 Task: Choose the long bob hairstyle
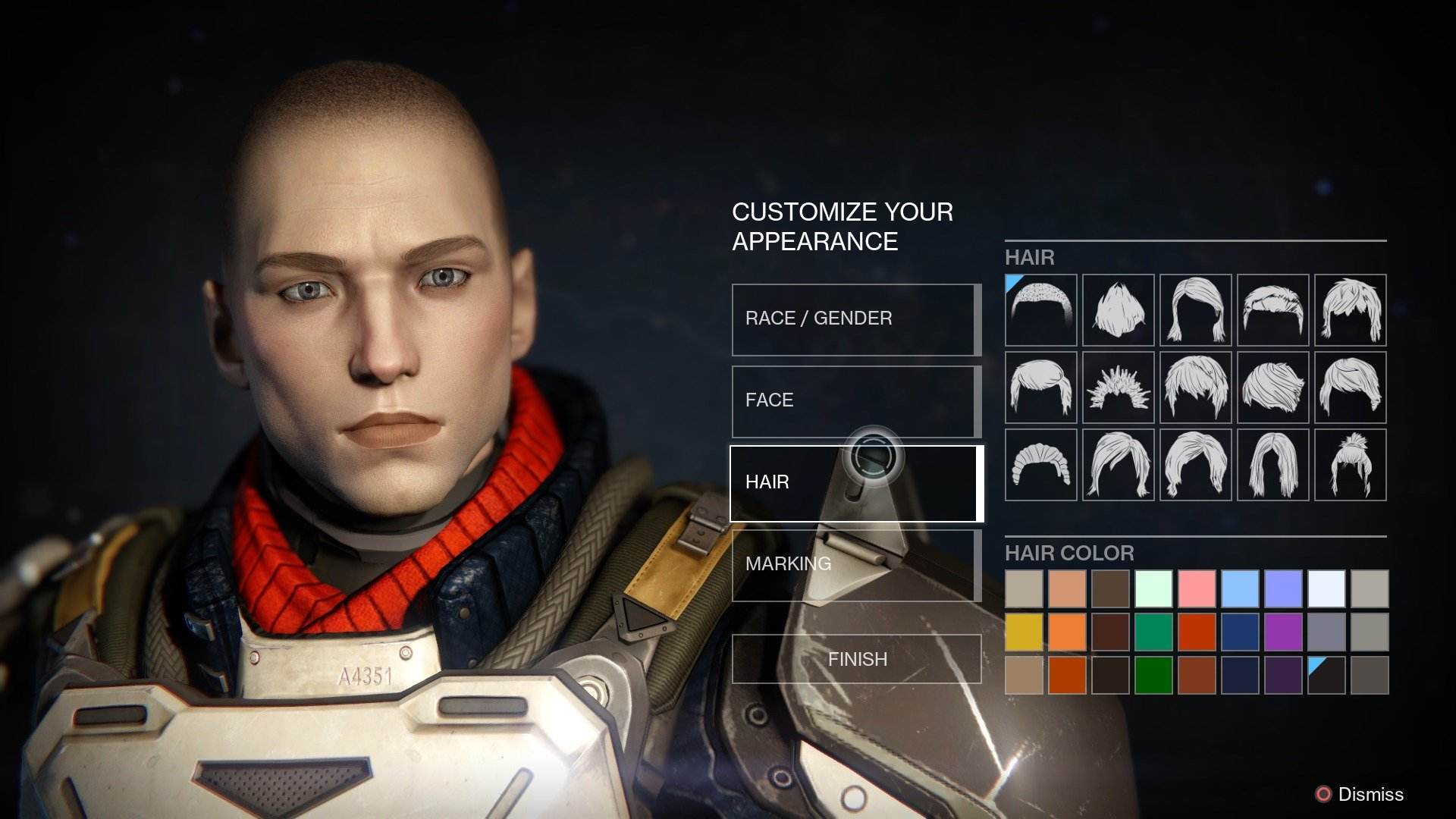click(1196, 311)
